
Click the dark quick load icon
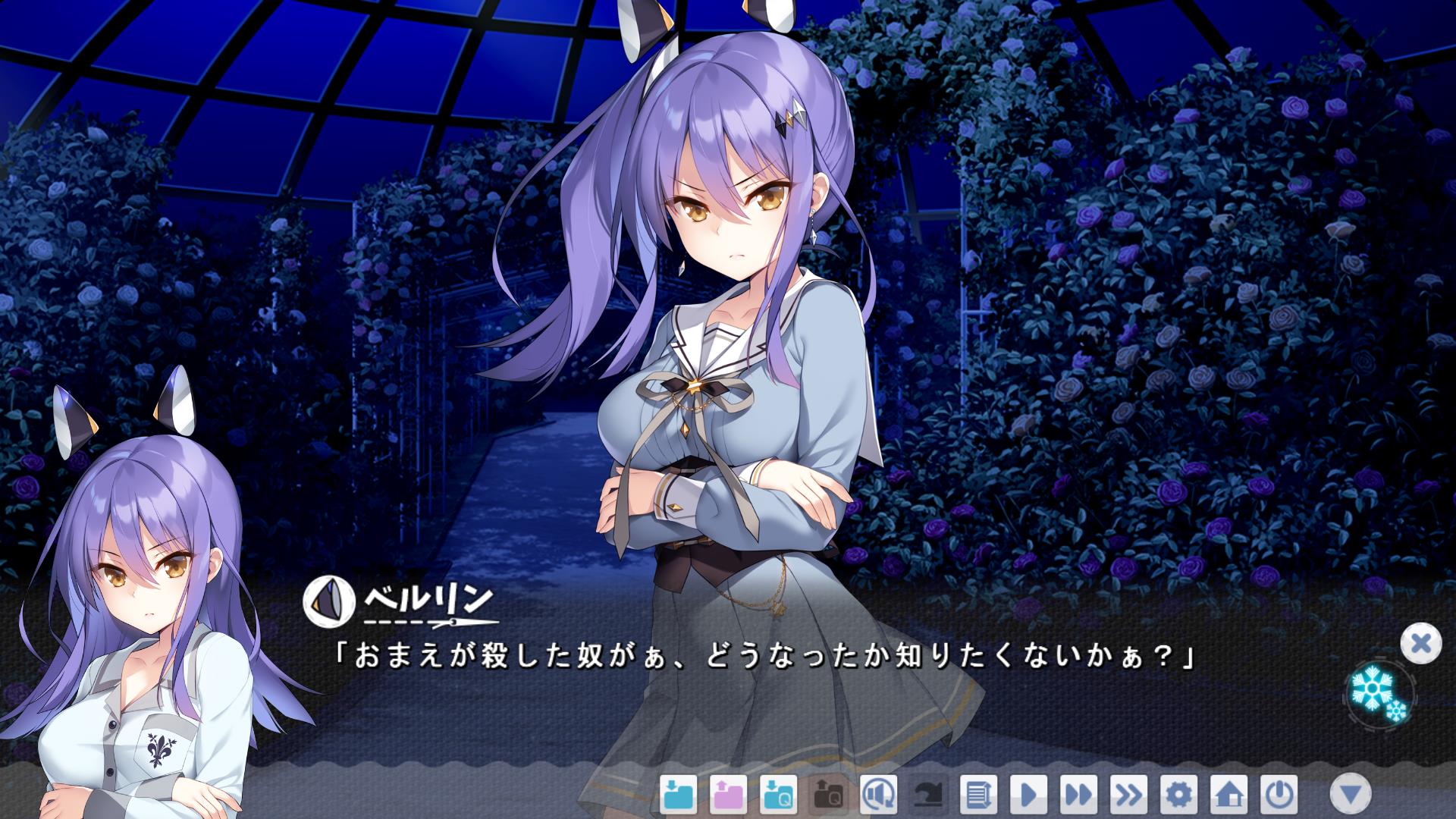(x=828, y=795)
